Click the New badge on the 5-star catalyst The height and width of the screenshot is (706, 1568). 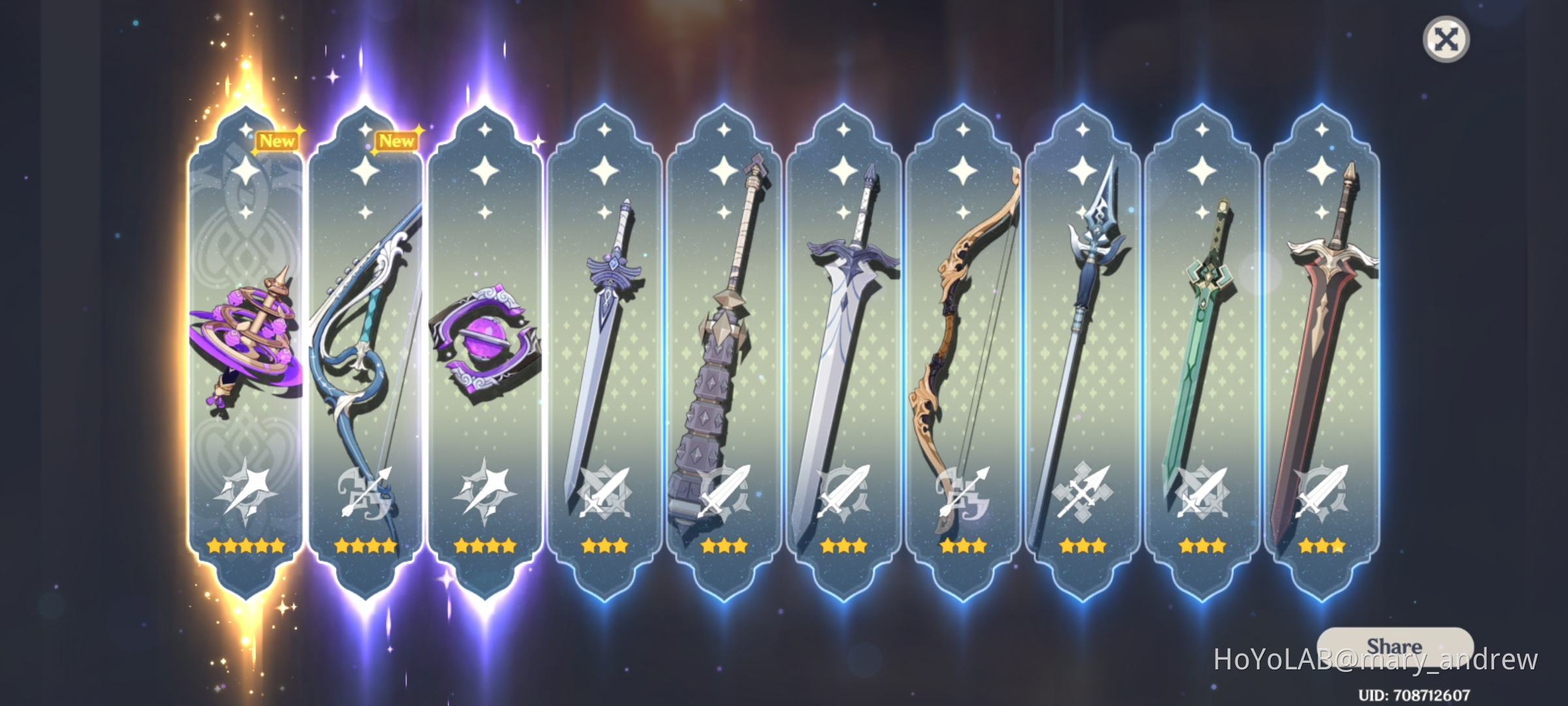275,141
